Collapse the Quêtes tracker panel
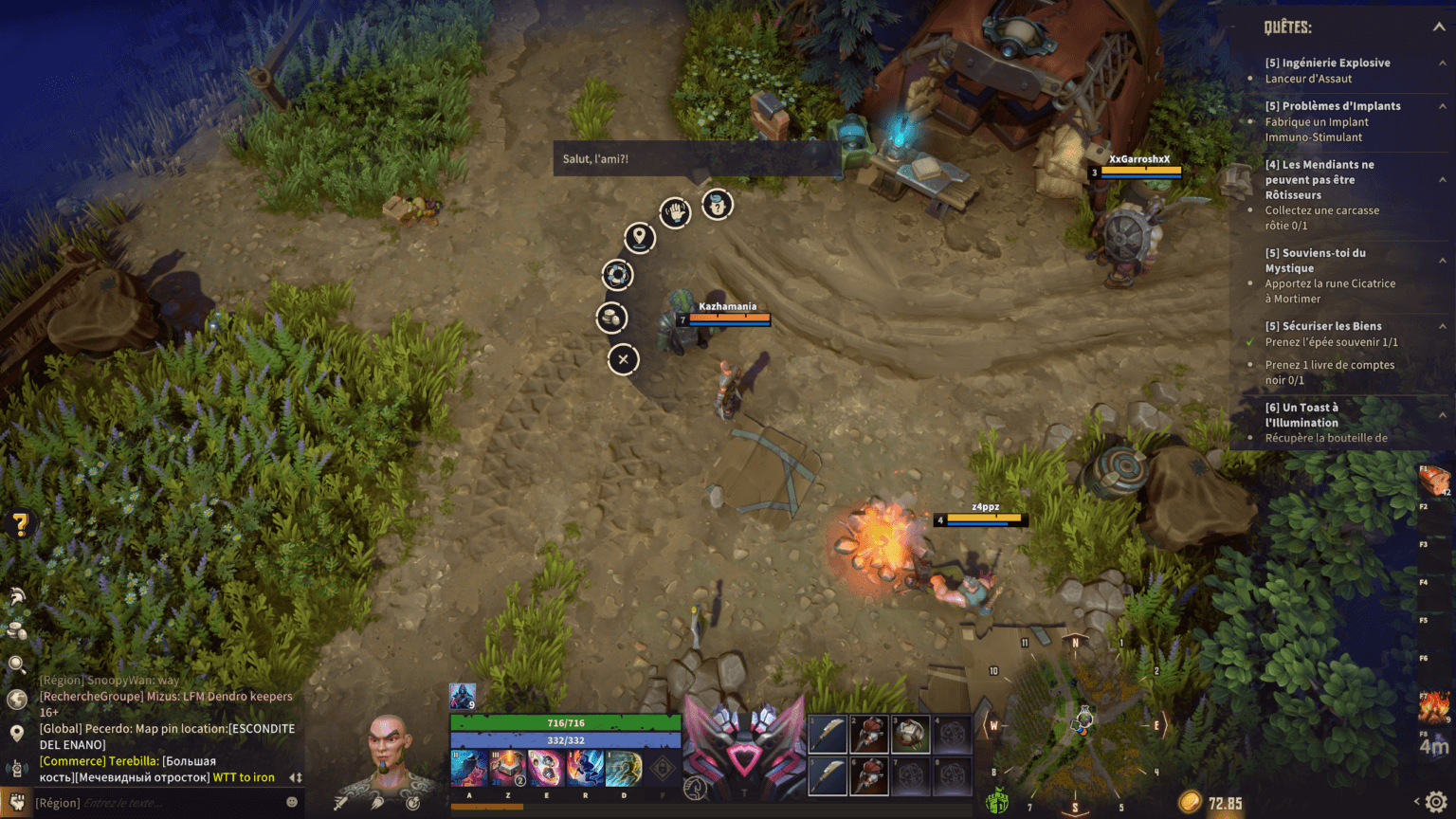The image size is (1456, 819). point(1438,27)
